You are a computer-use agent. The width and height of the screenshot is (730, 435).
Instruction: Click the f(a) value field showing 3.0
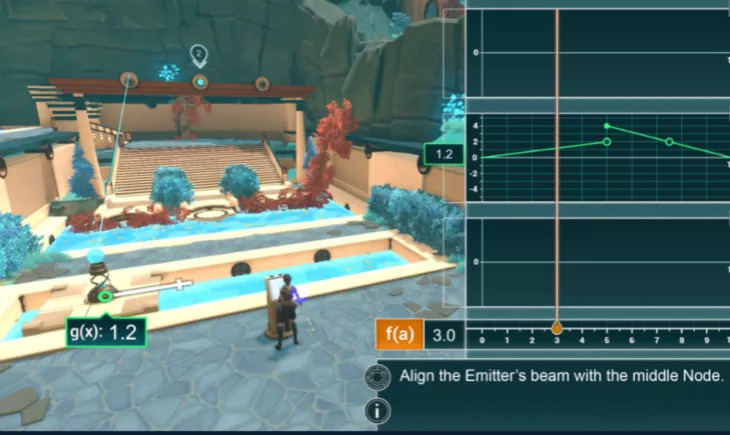tap(446, 335)
